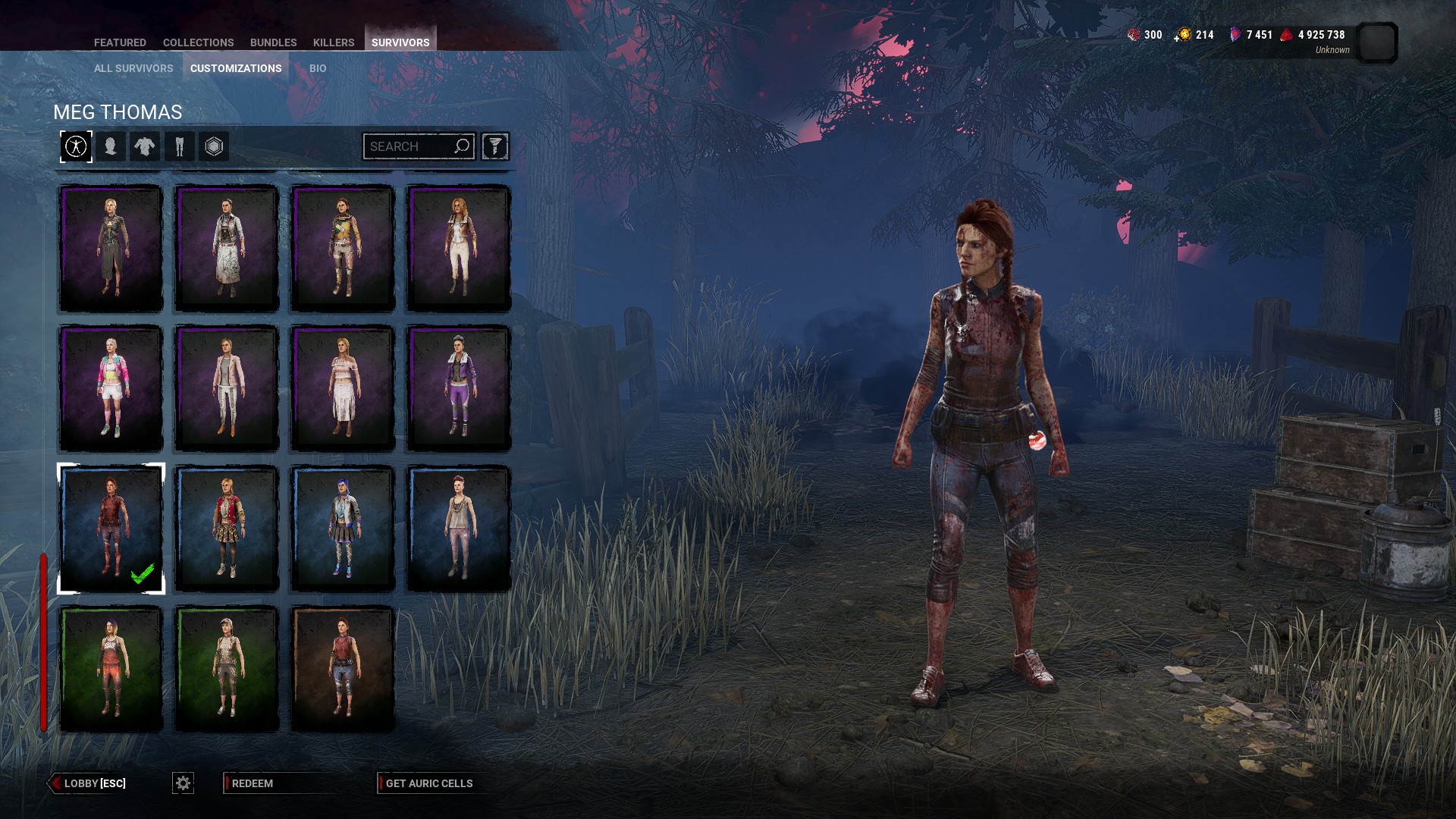The image size is (1456, 819).
Task: Choose the purple jacket and leggings outfit
Action: 458,388
